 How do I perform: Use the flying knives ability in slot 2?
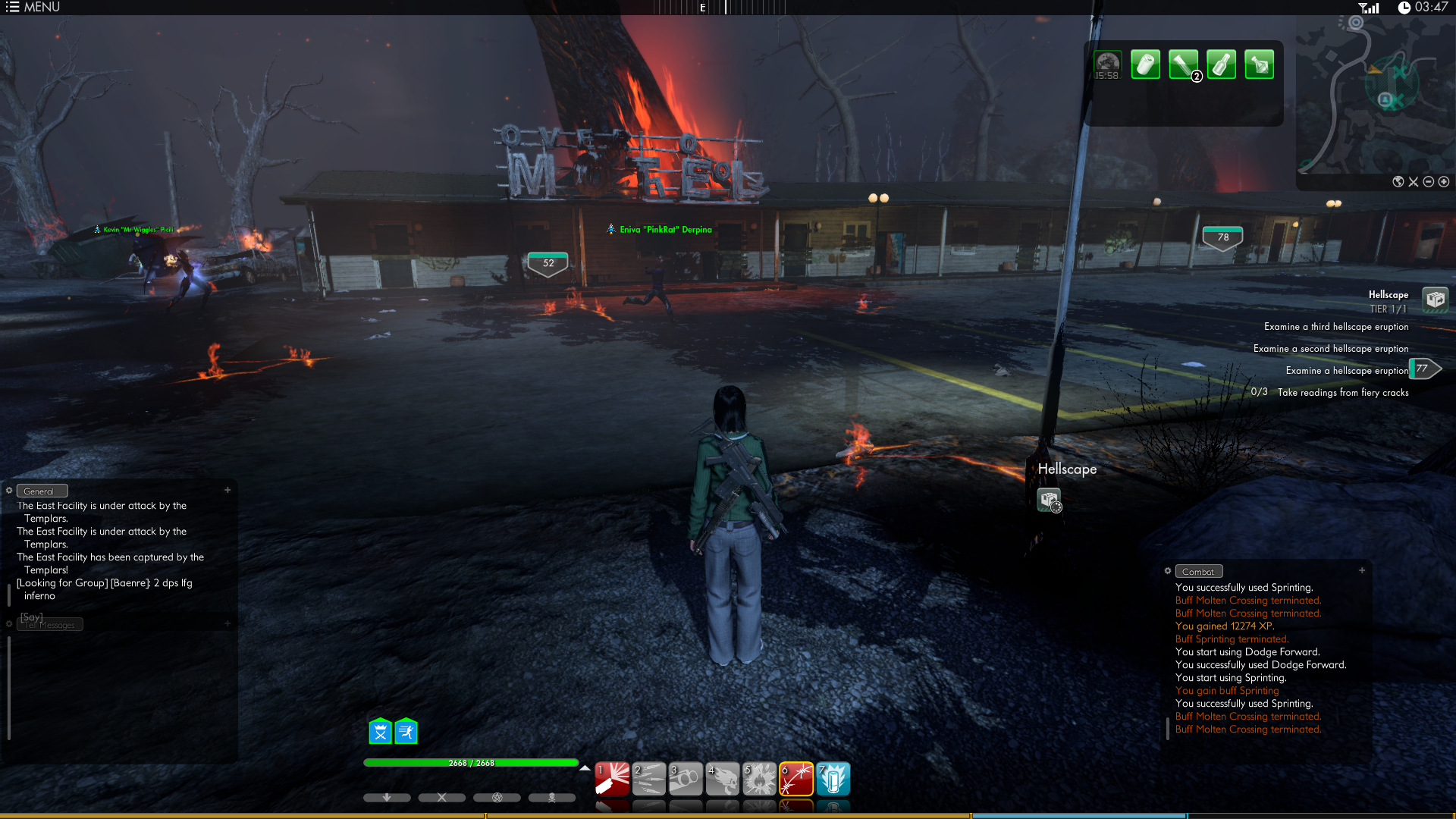pyautogui.click(x=649, y=779)
